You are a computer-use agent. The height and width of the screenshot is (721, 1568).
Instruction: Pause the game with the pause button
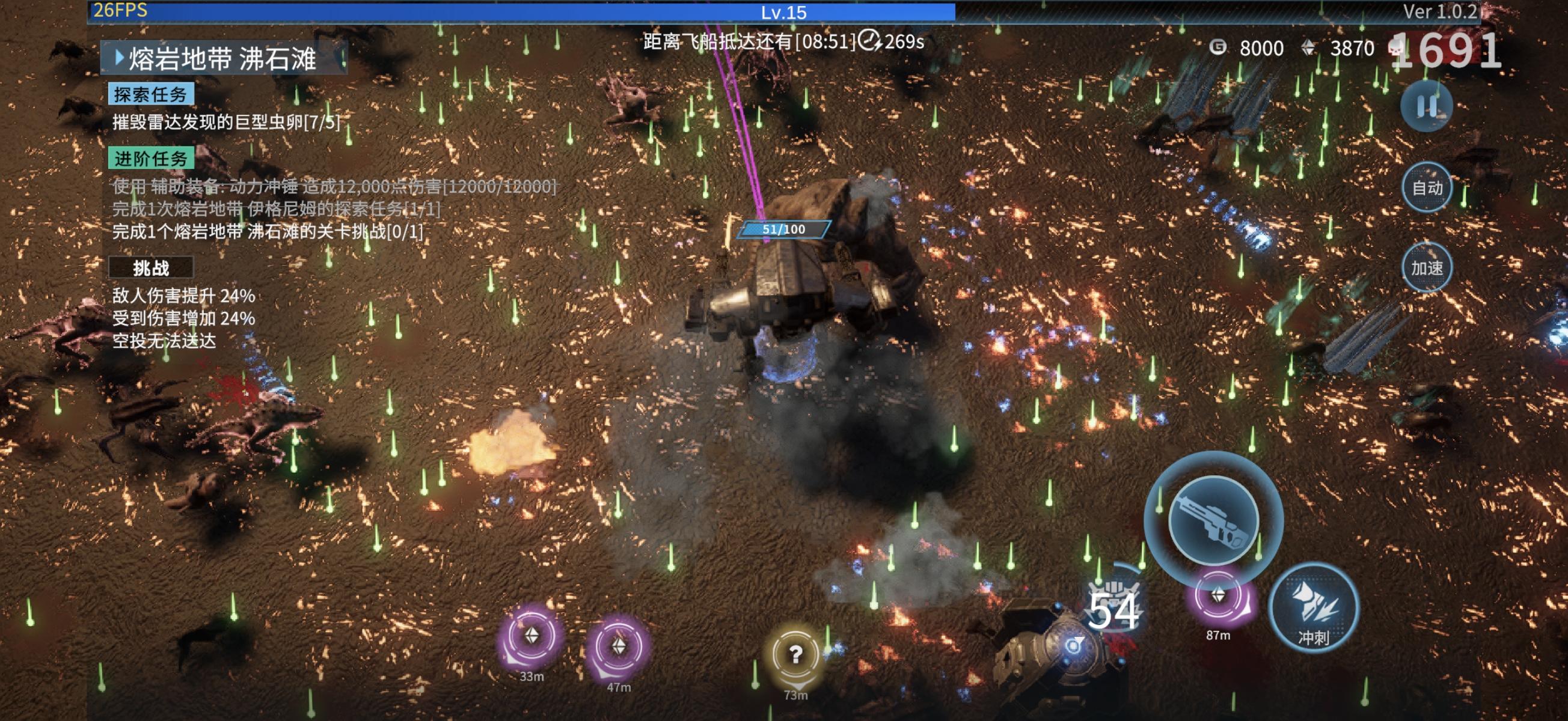[1426, 106]
